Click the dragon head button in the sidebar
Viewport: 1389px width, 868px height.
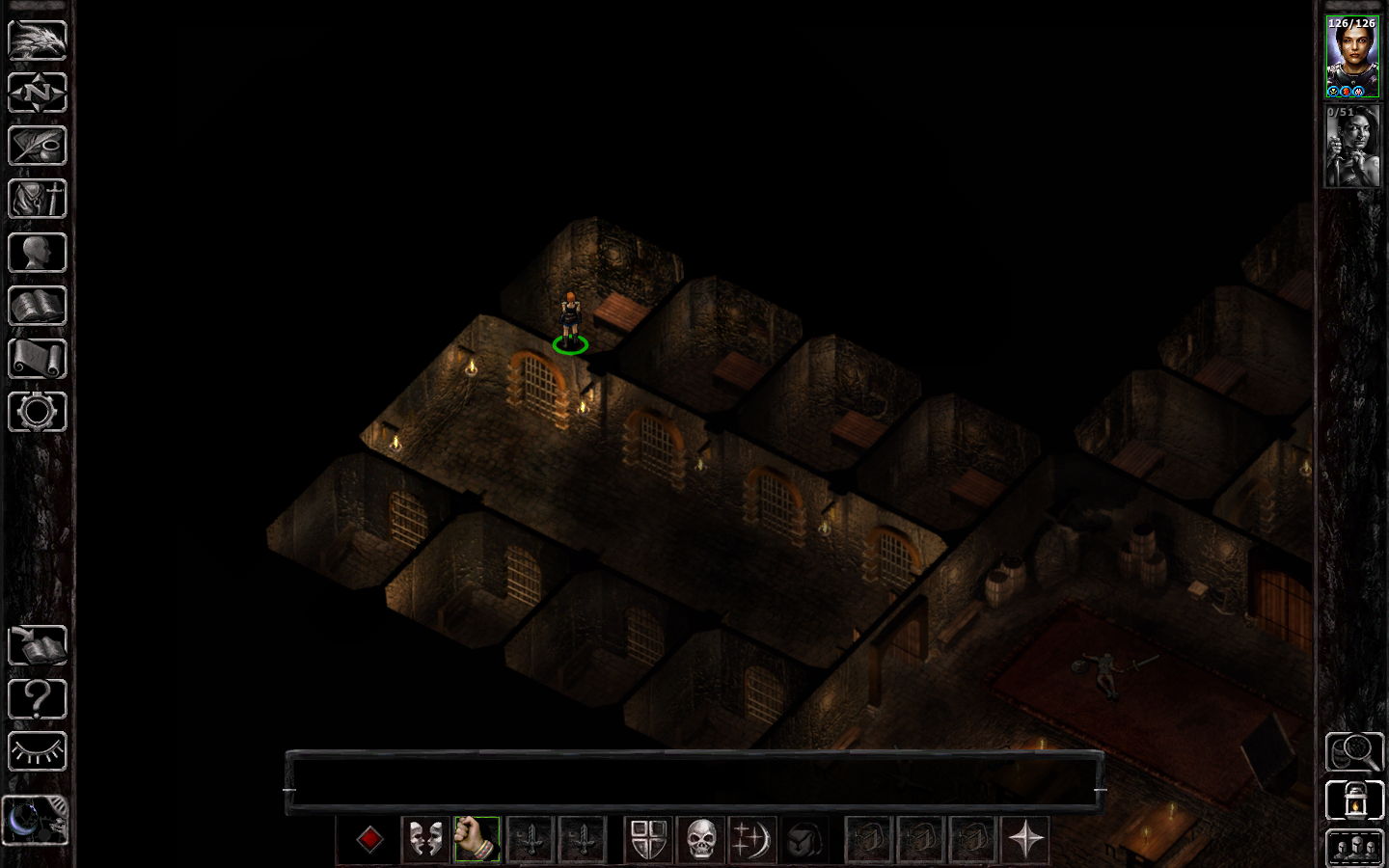pyautogui.click(x=37, y=41)
